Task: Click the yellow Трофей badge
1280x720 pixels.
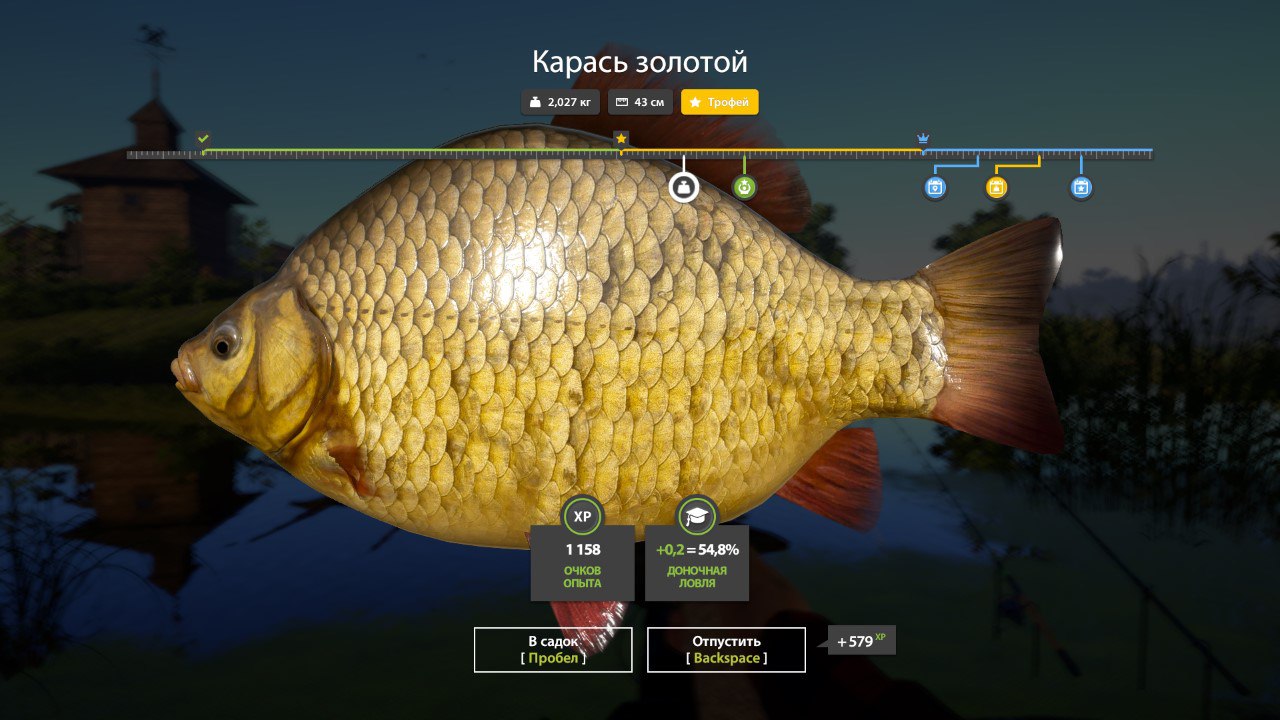Action: 720,102
